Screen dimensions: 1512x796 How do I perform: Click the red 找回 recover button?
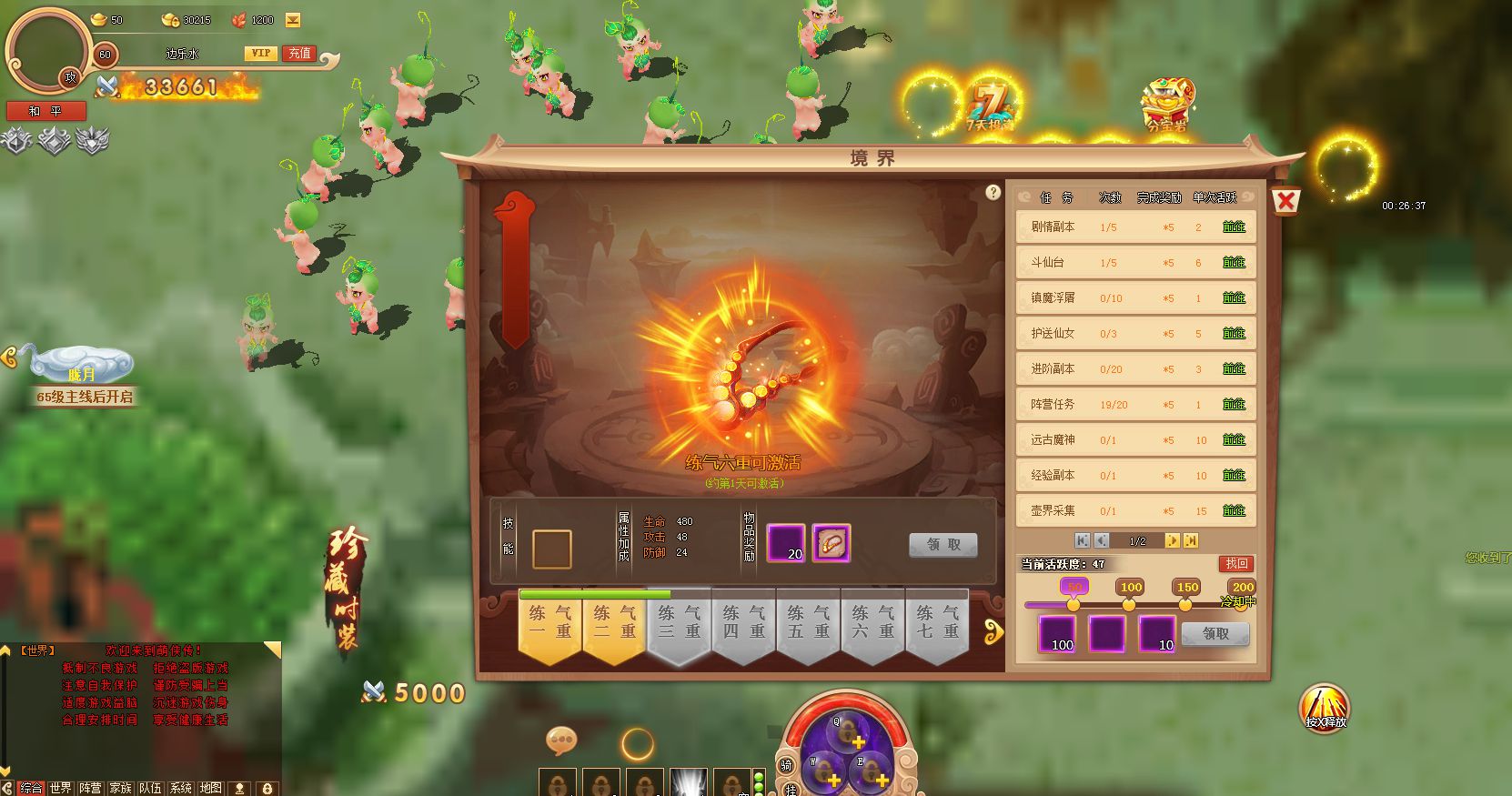[1236, 564]
